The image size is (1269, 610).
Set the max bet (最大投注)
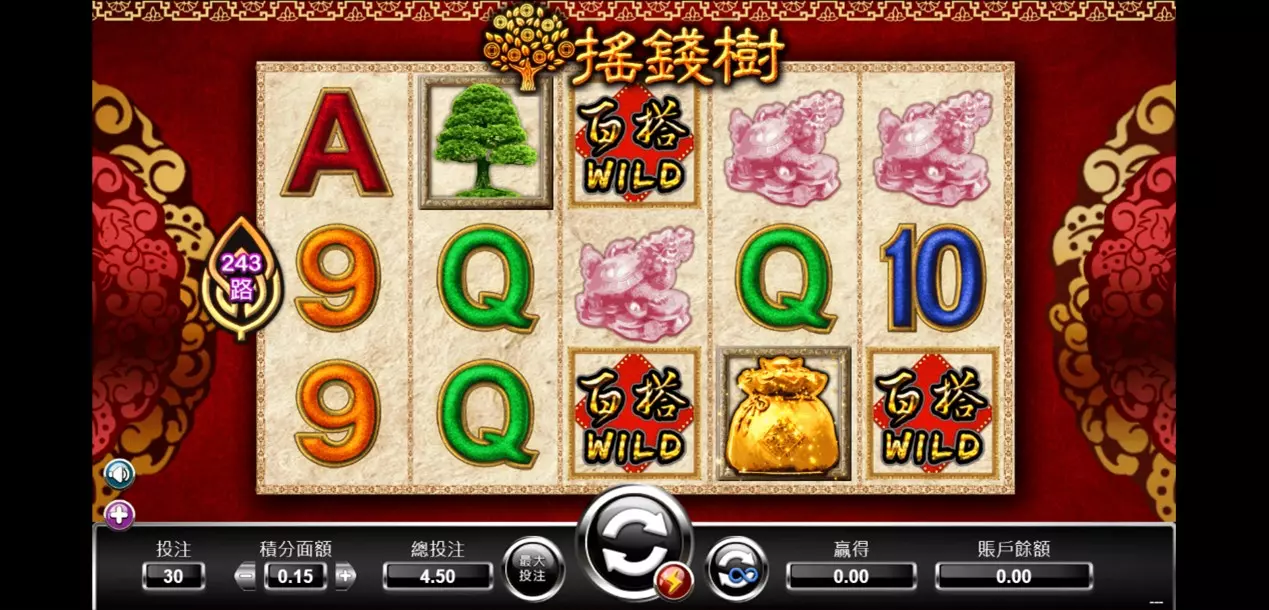pyautogui.click(x=532, y=569)
